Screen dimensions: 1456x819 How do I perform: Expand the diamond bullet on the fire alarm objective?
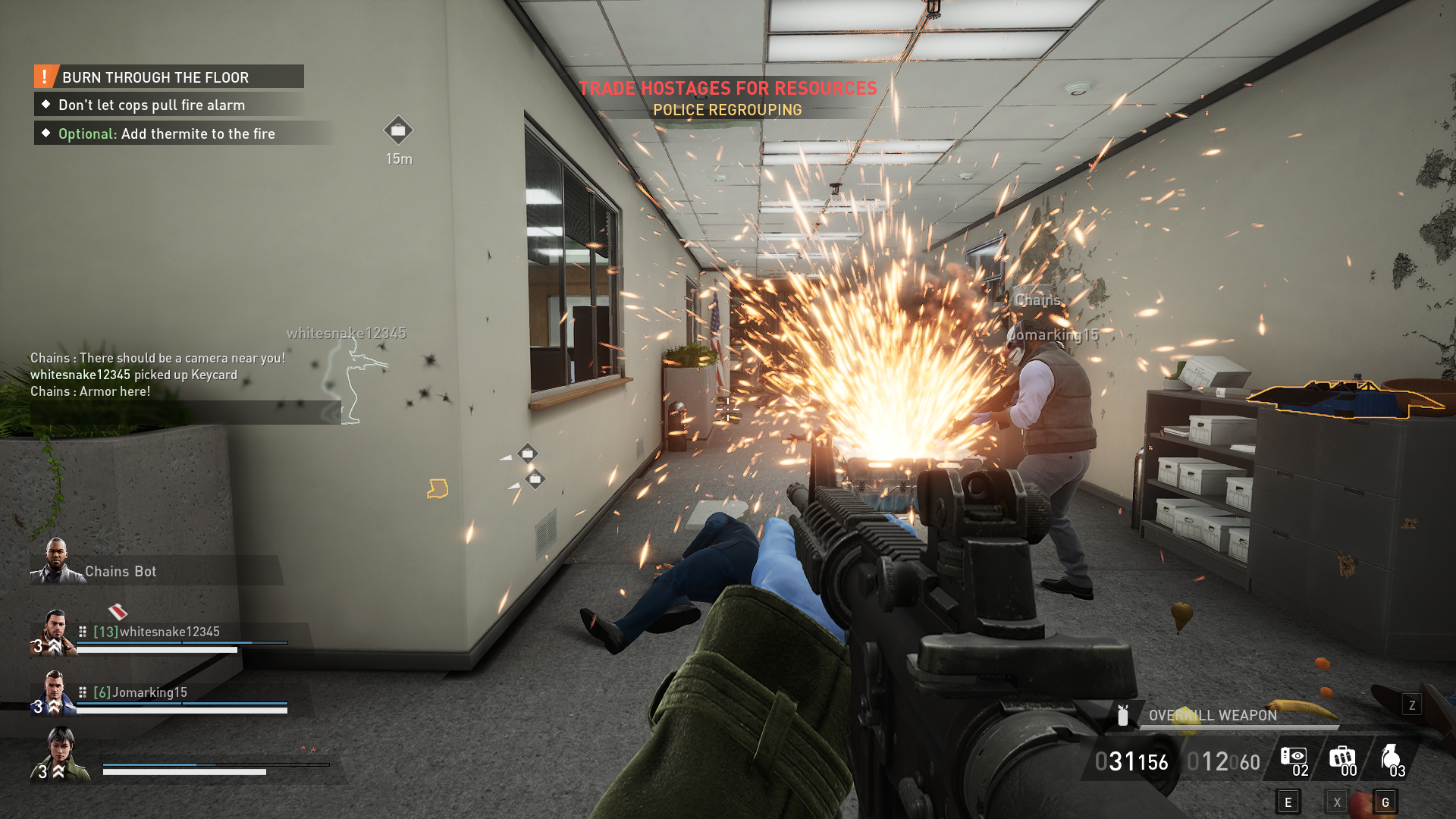47,105
